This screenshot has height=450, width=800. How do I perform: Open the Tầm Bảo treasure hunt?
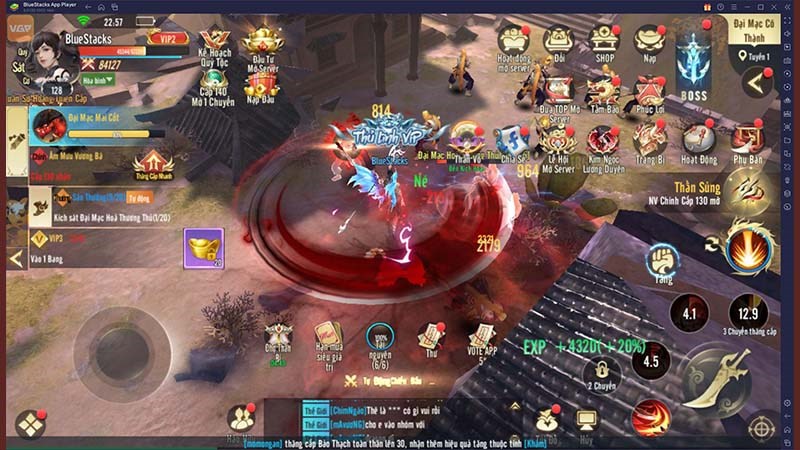tap(603, 93)
